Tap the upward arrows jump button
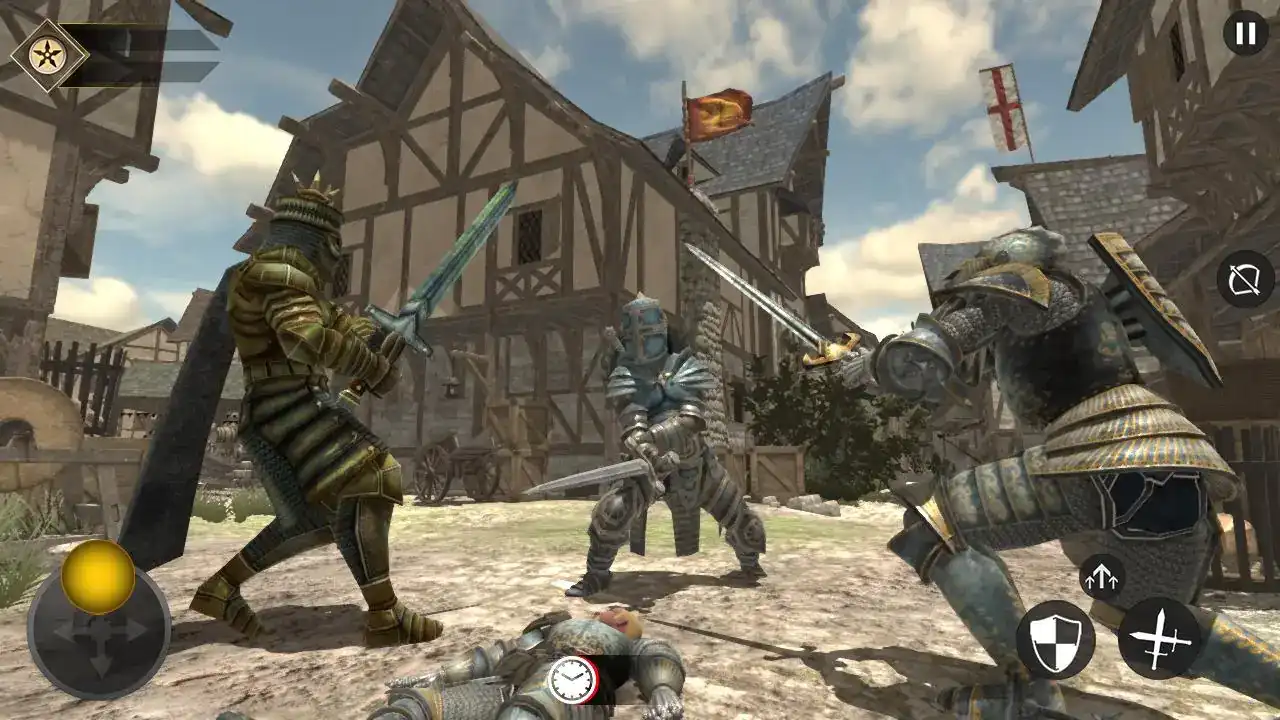This screenshot has width=1280, height=720. pos(1102,577)
